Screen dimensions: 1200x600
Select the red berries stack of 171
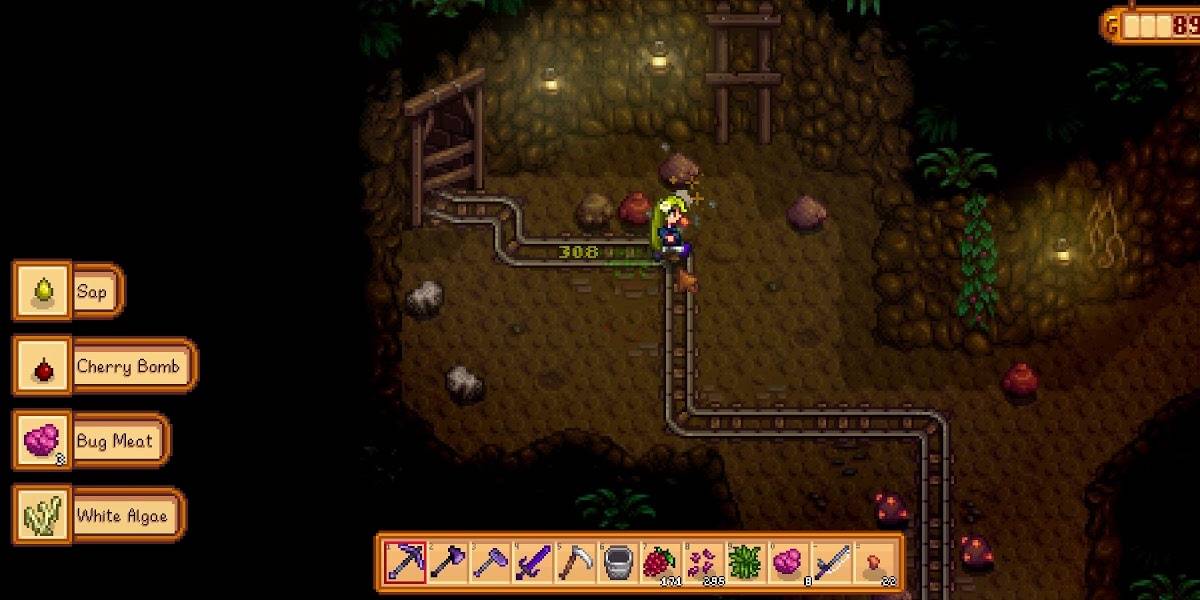[659, 562]
